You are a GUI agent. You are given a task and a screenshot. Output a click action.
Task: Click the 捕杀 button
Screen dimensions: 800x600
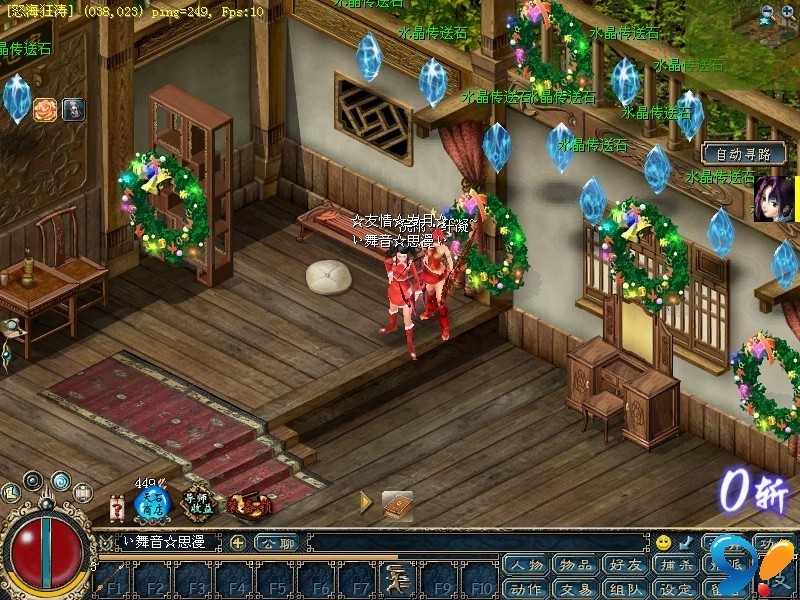678,566
